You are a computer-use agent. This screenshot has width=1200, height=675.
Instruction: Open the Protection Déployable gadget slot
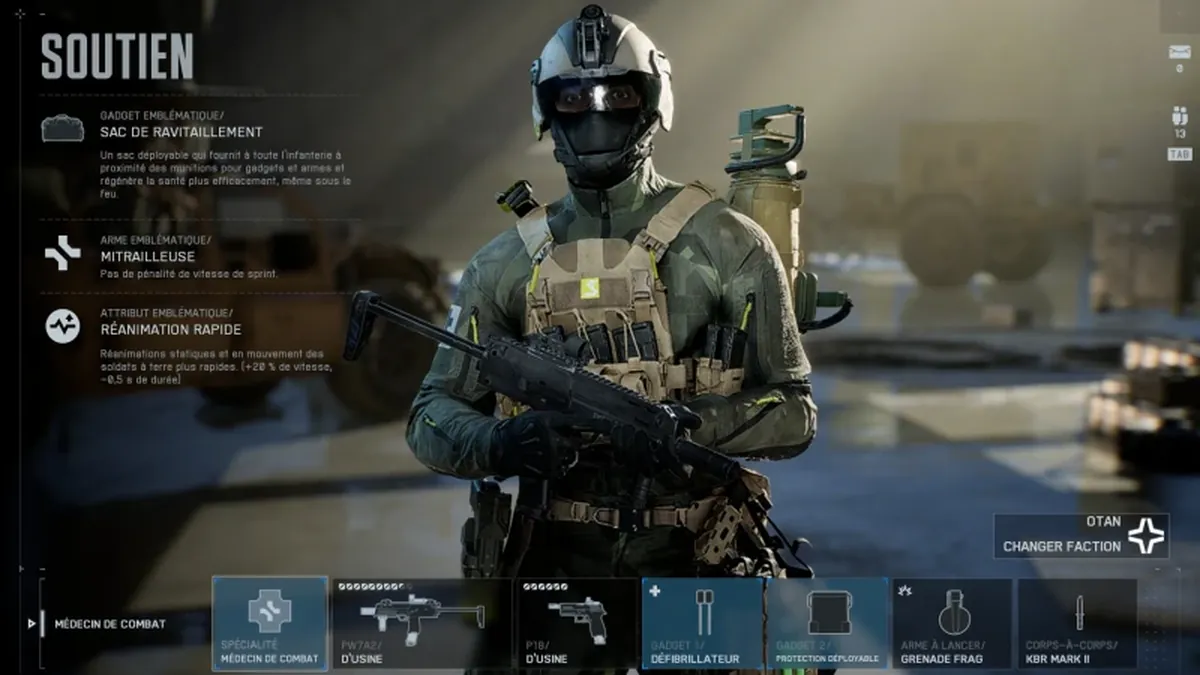[827, 622]
